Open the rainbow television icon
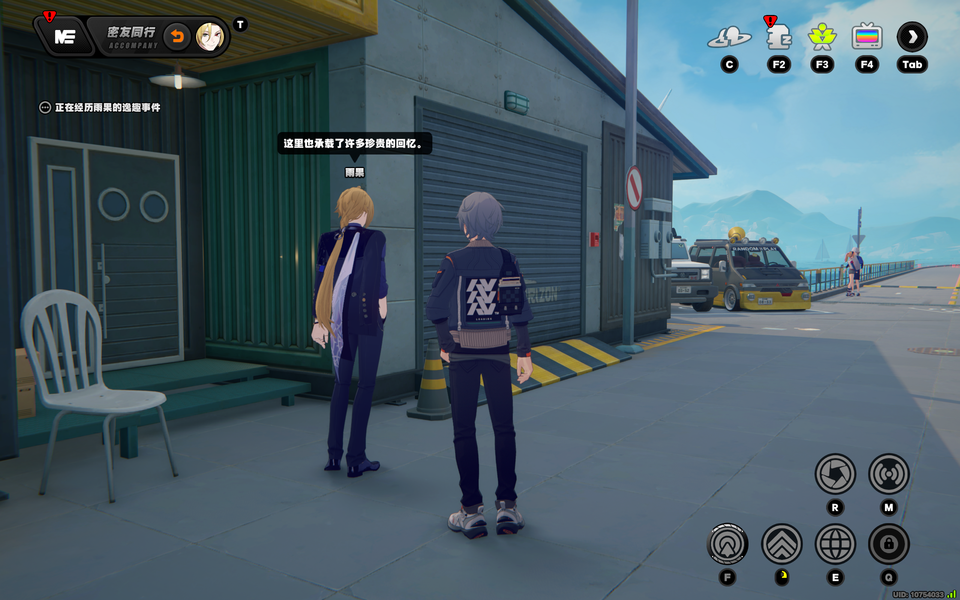Screen dimensions: 960x600 [867, 38]
